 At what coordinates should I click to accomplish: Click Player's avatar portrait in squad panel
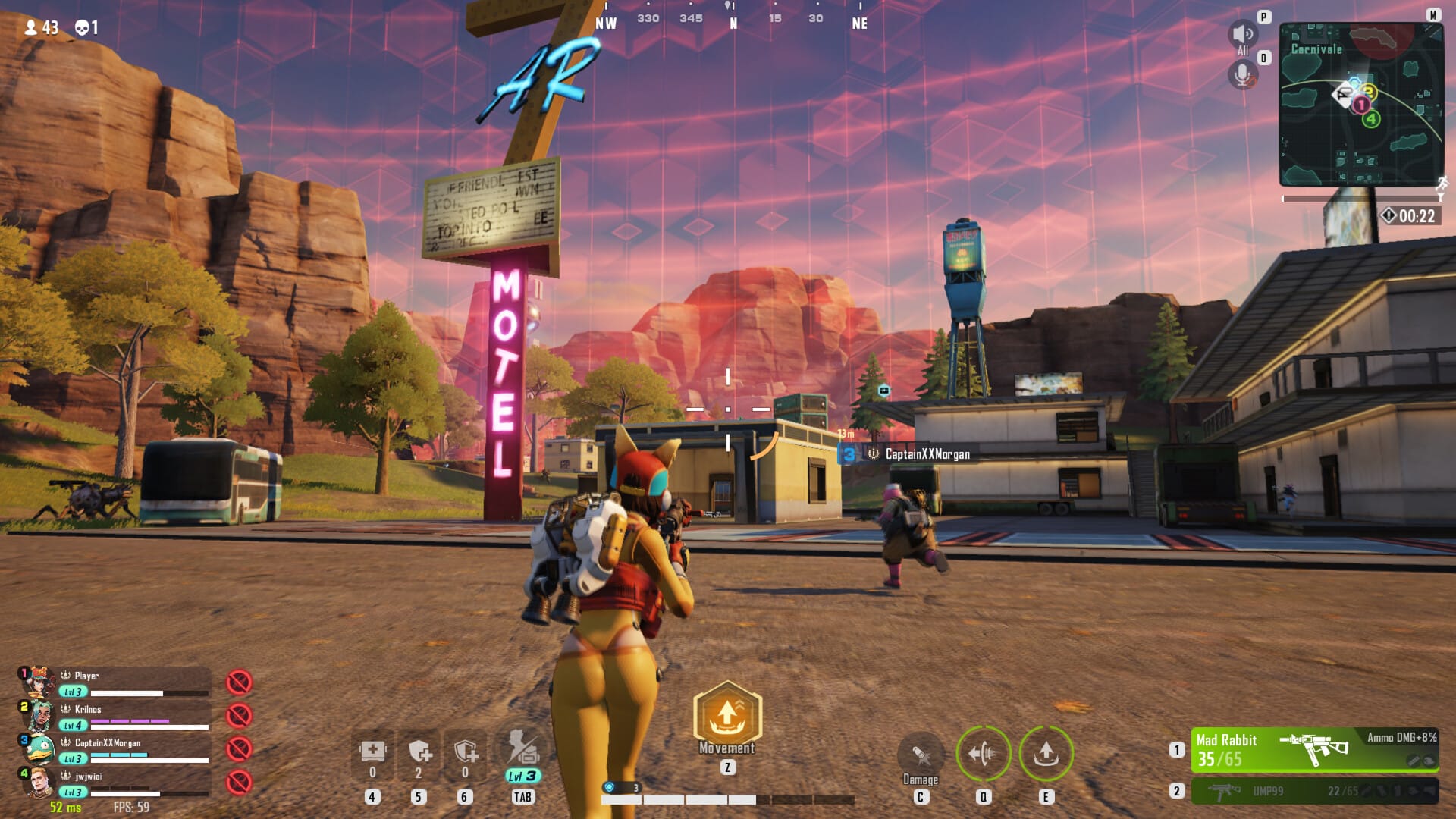tap(39, 681)
